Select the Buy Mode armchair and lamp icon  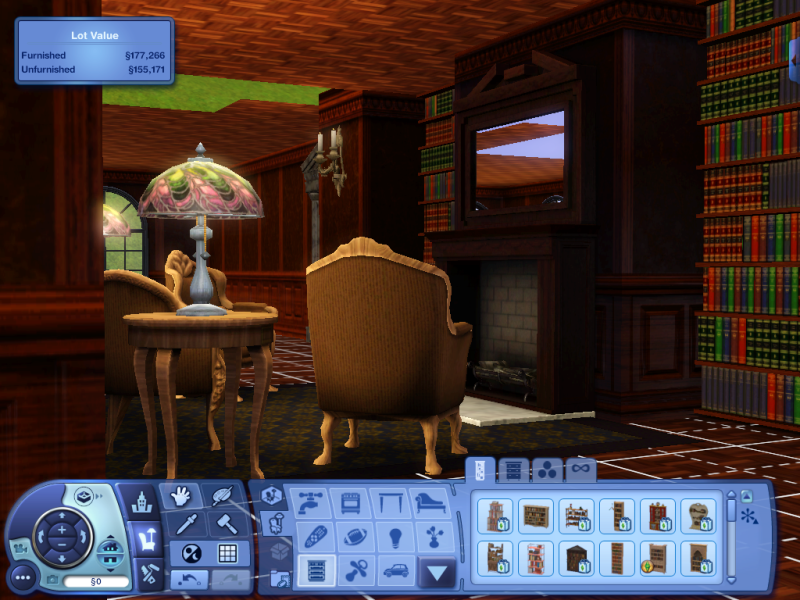click(148, 538)
